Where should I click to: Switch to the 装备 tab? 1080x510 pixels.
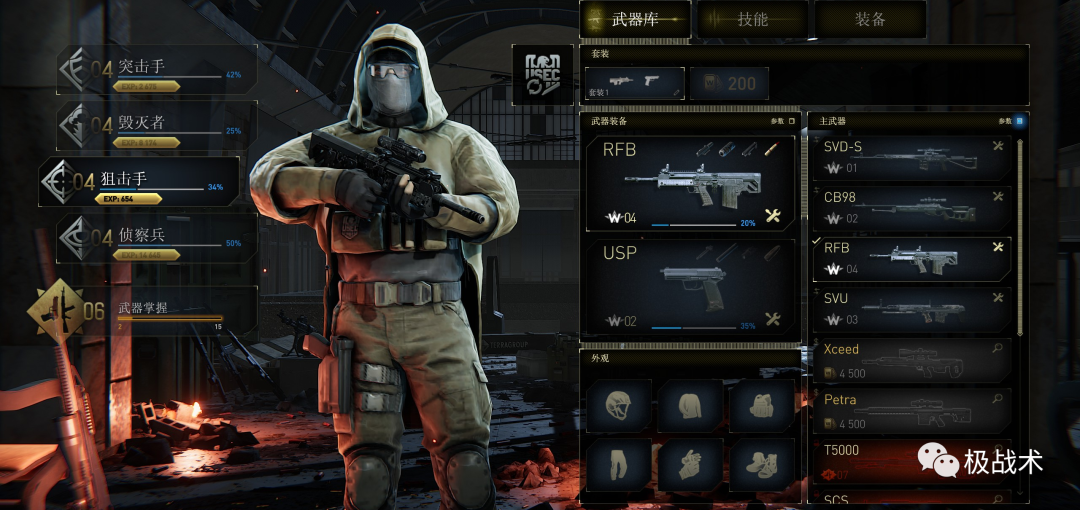point(869,19)
